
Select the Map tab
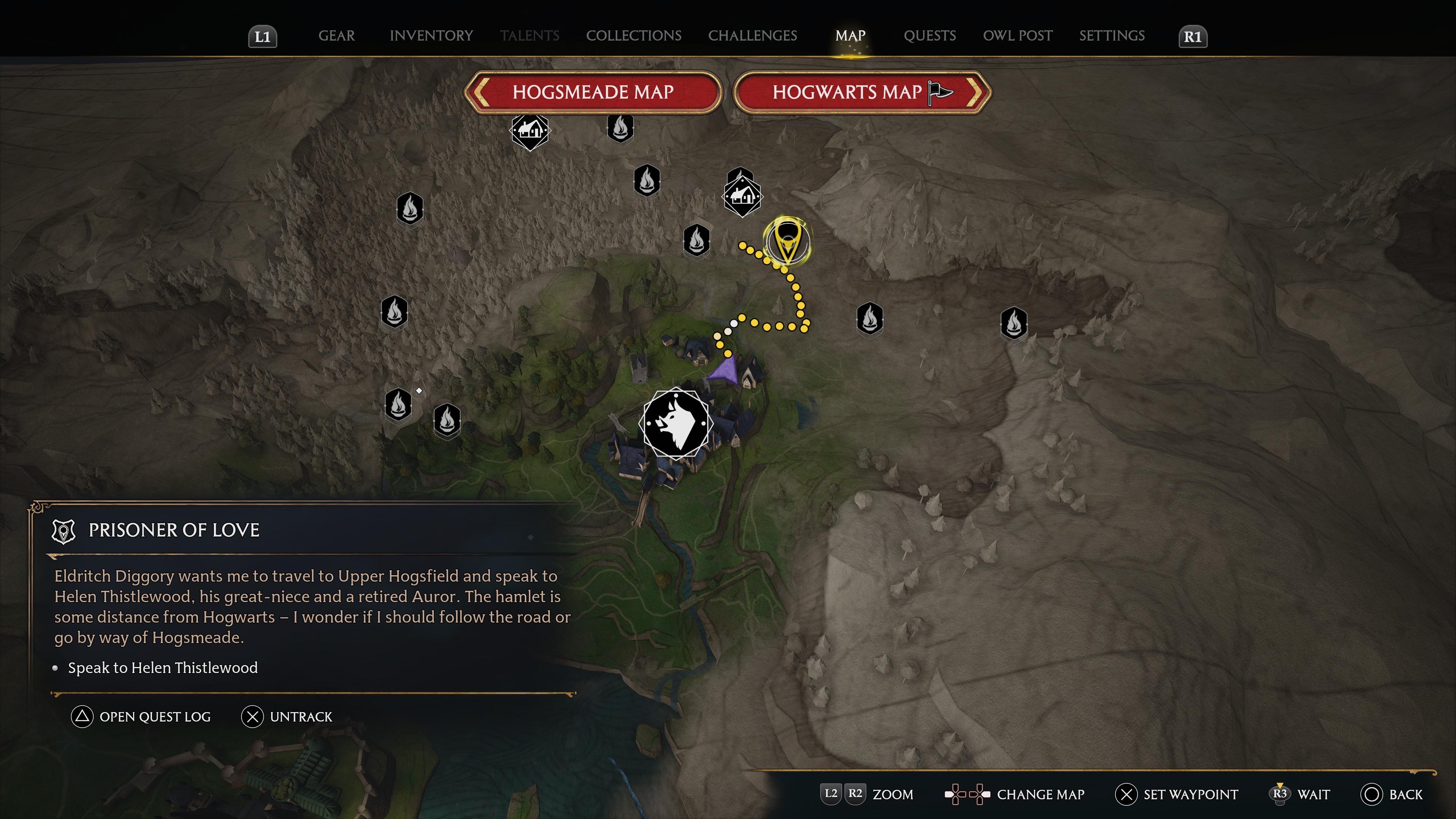point(850,36)
